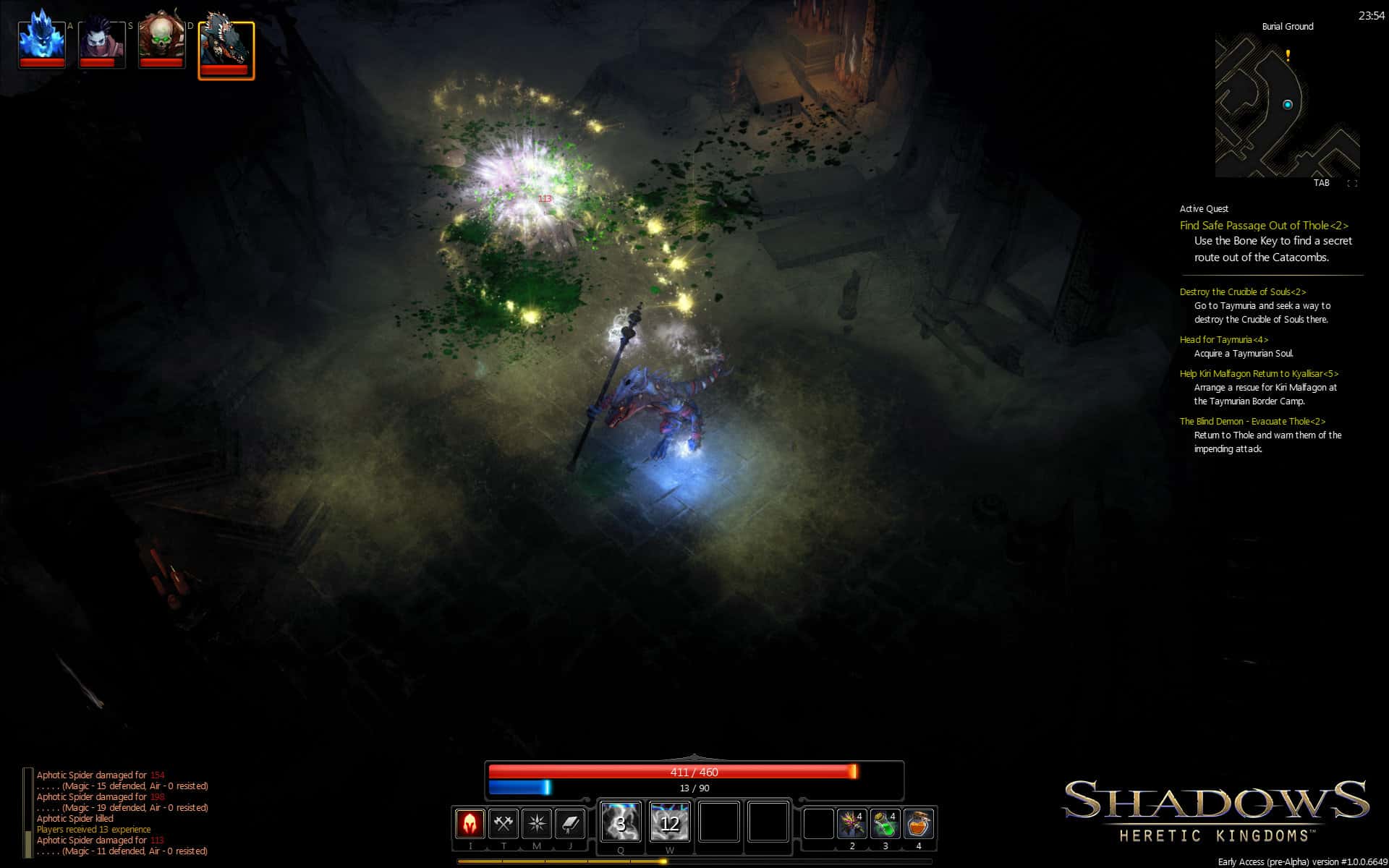Open the world map with the compass icon
The width and height of the screenshot is (1389, 868).
pyautogui.click(x=538, y=825)
